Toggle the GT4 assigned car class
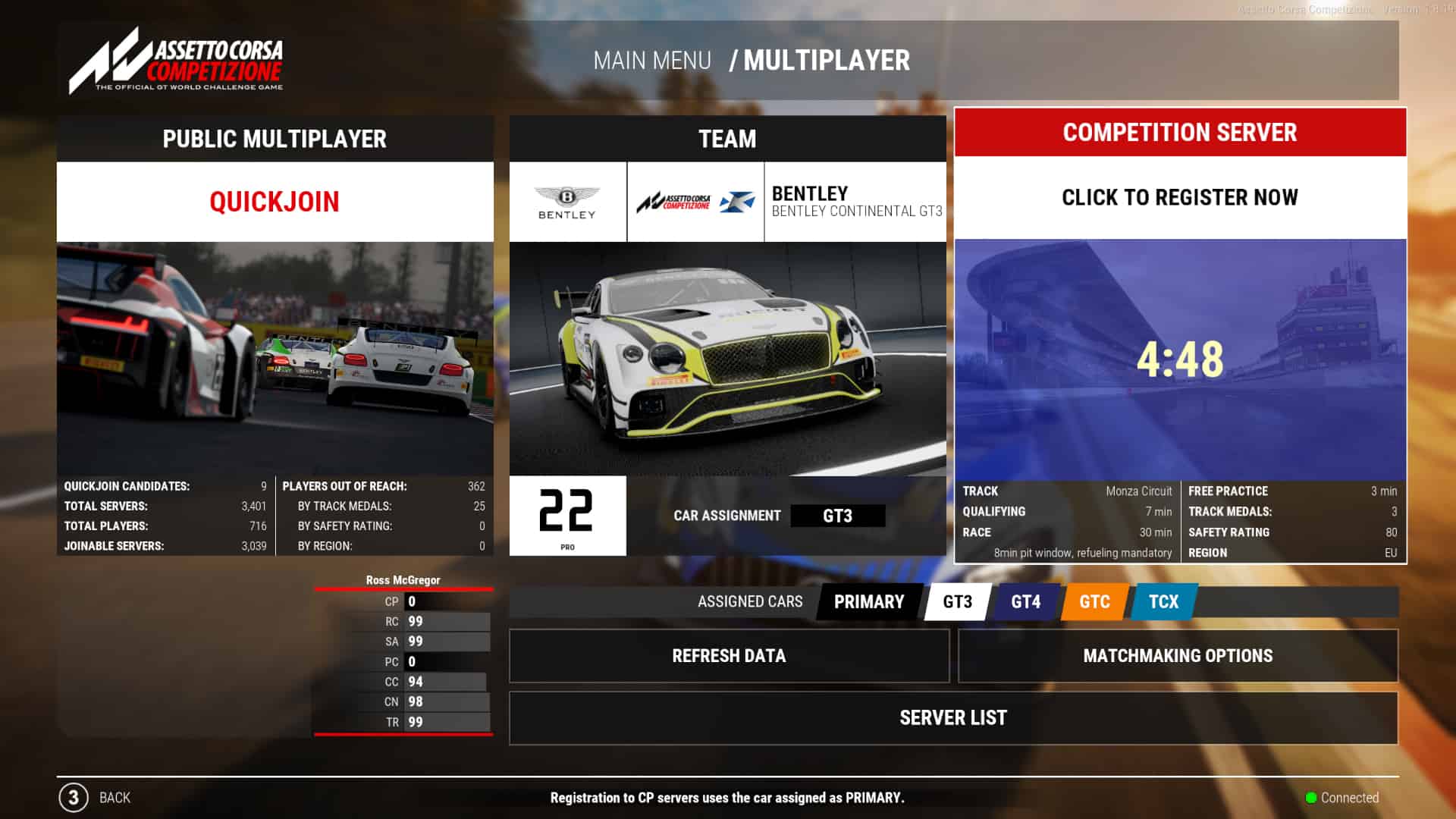The height and width of the screenshot is (819, 1456). pos(1025,601)
